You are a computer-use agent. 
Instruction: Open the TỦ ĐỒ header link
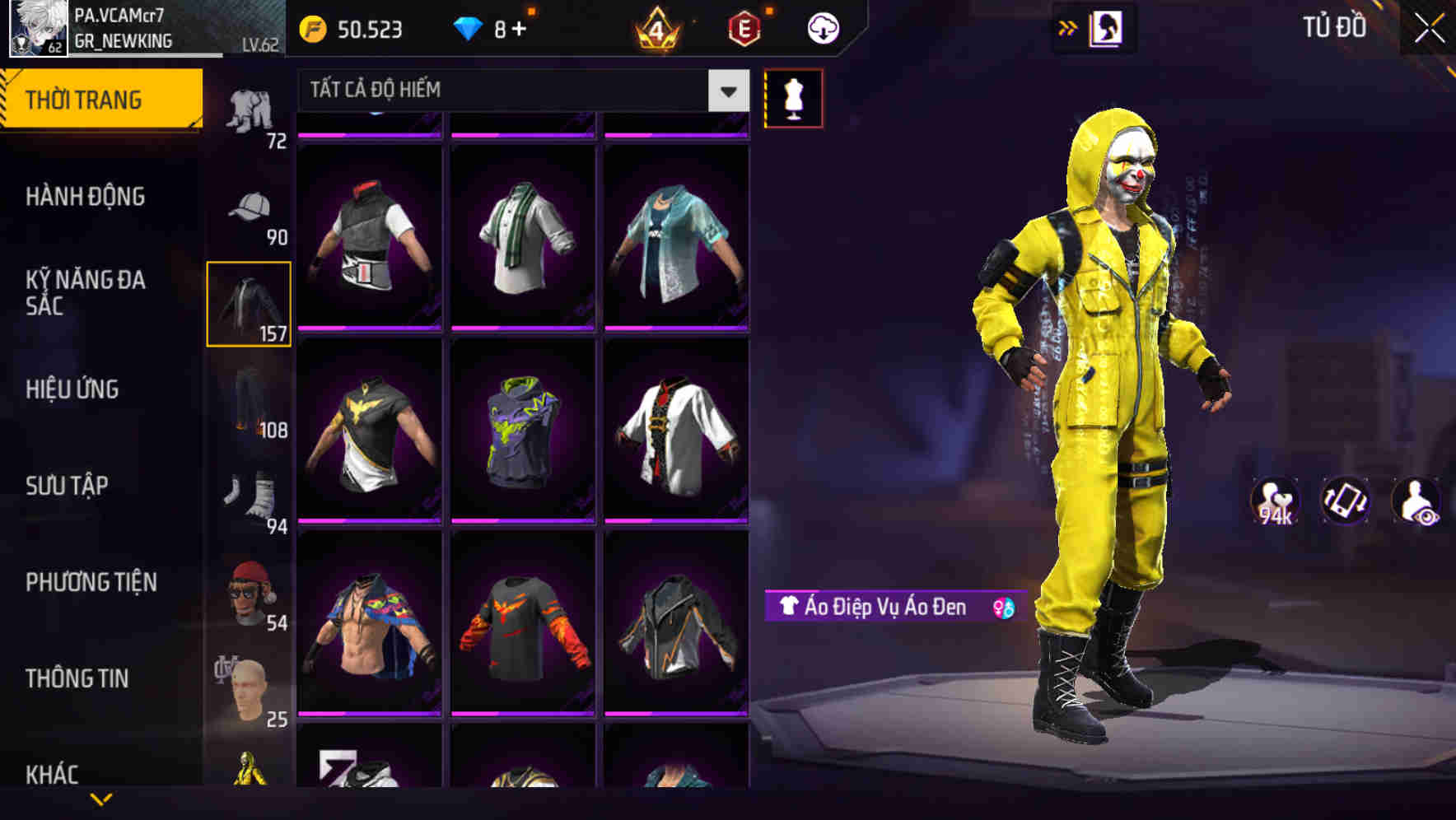1332,27
